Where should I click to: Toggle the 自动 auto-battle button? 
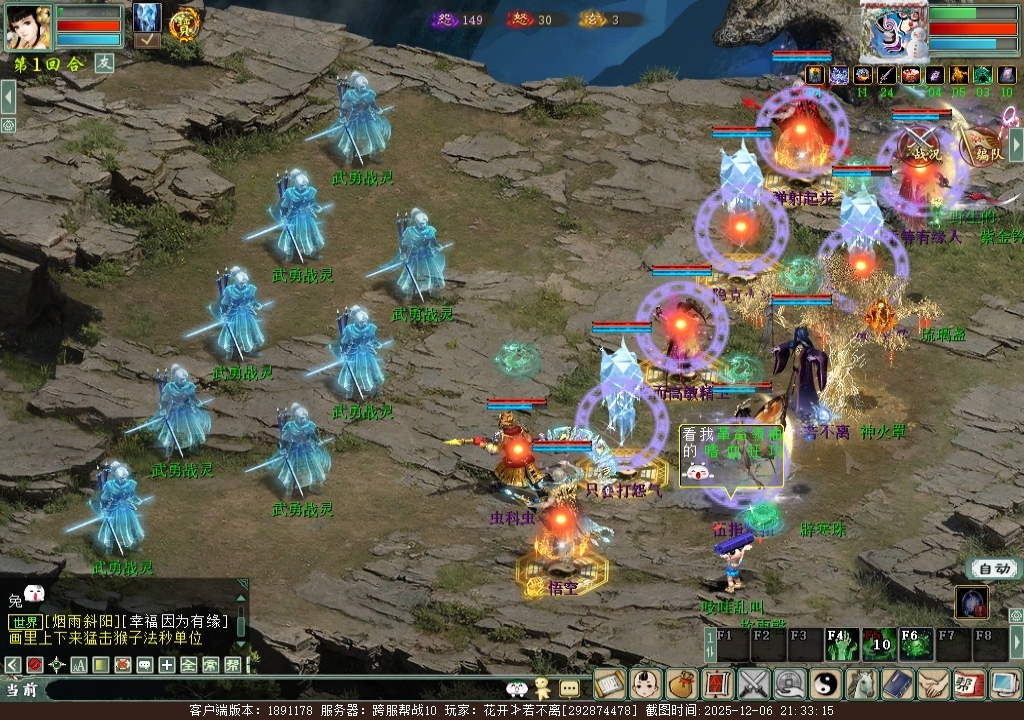pos(994,568)
